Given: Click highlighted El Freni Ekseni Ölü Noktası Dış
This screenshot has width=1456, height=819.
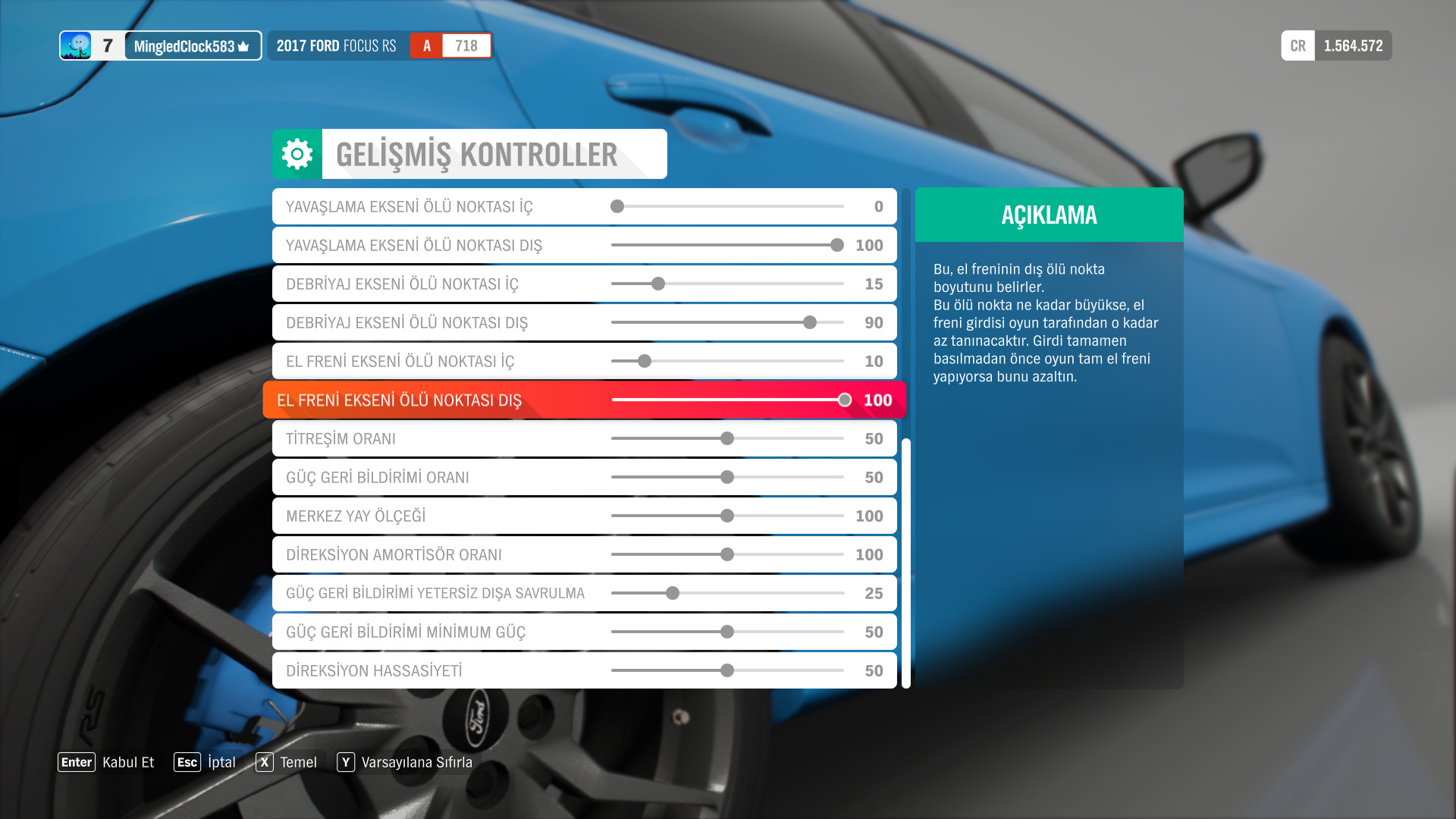Looking at the screenshot, I should click(584, 400).
